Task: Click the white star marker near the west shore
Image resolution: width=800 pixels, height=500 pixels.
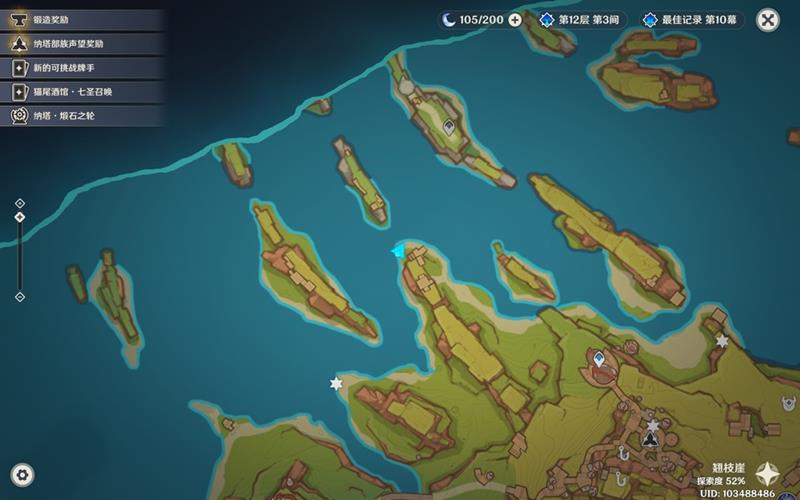Action: [x=336, y=384]
